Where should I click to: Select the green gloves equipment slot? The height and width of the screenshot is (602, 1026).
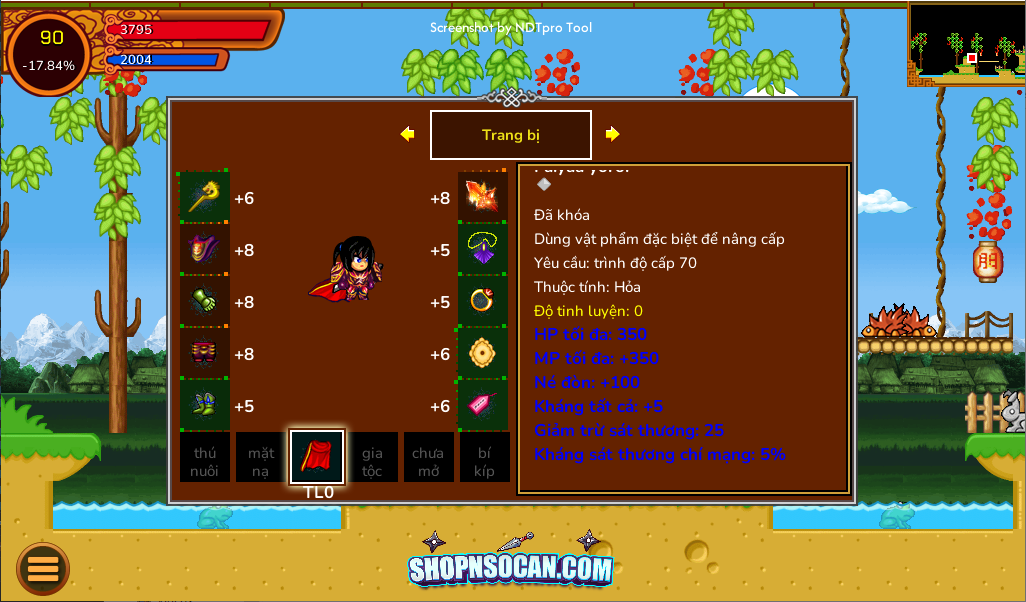click(205, 301)
